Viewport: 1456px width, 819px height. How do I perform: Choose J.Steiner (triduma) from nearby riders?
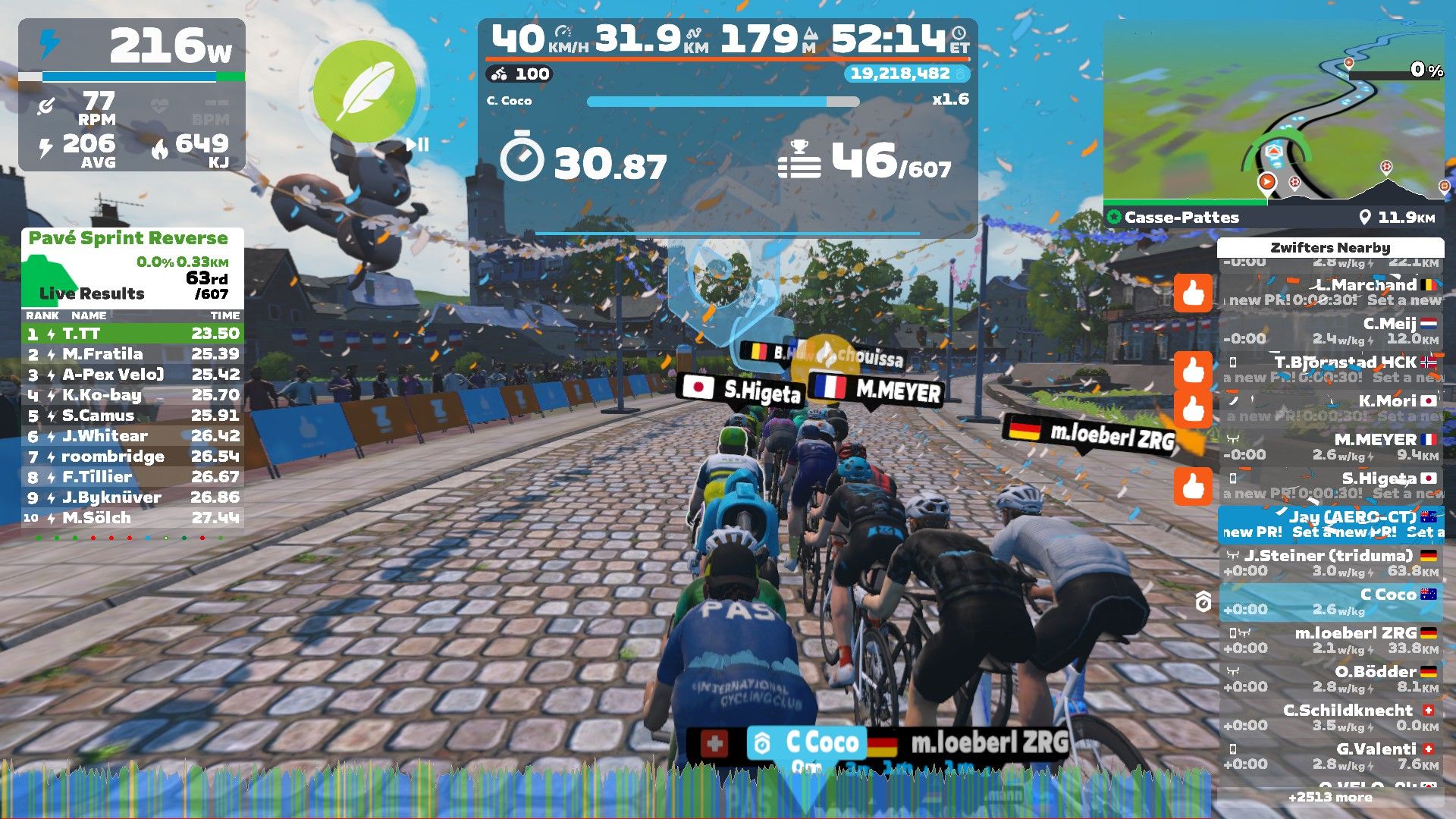[x=1331, y=563]
